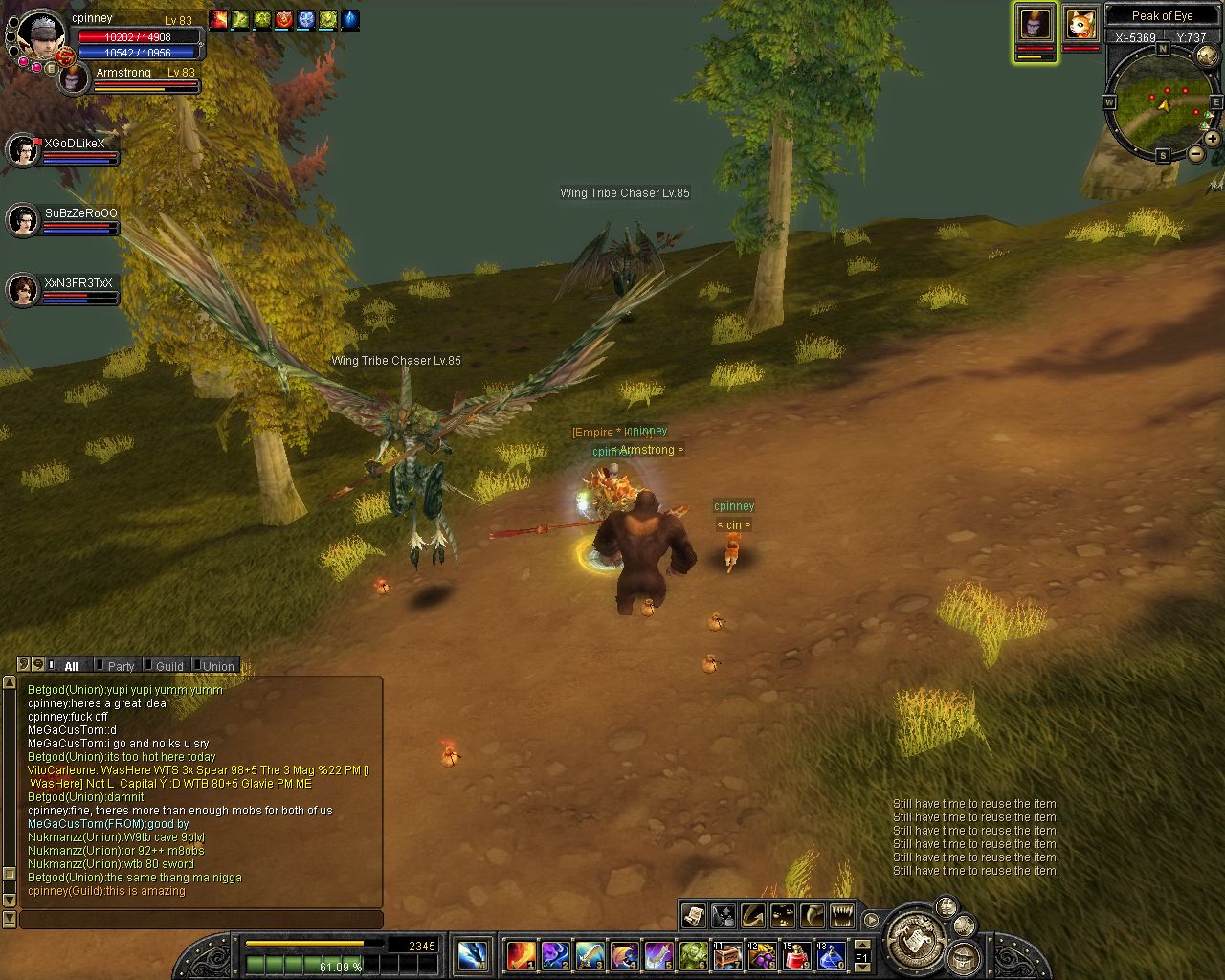This screenshot has width=1225, height=980.
Task: Select the gorilla pet portrait at top right
Action: tap(1035, 24)
